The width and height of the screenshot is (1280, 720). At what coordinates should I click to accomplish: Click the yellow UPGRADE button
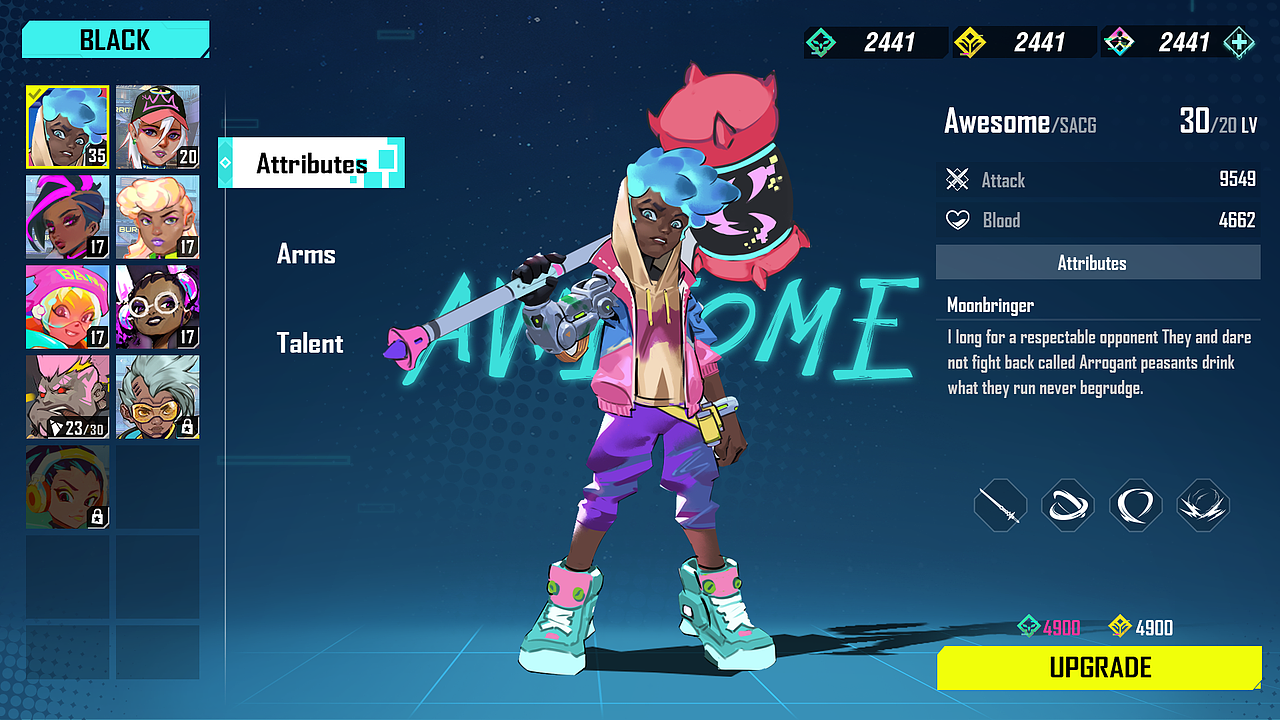point(1099,668)
